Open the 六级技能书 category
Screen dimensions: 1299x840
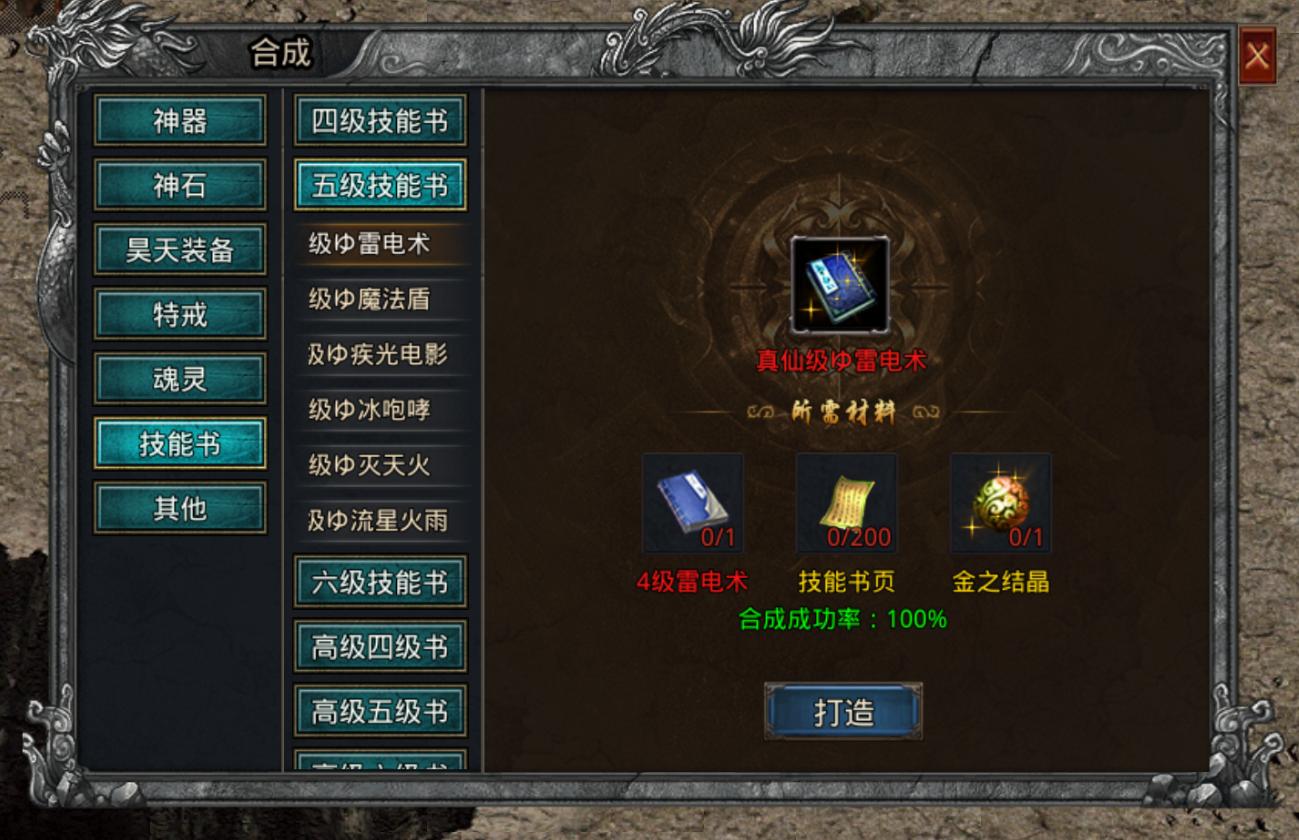(380, 583)
